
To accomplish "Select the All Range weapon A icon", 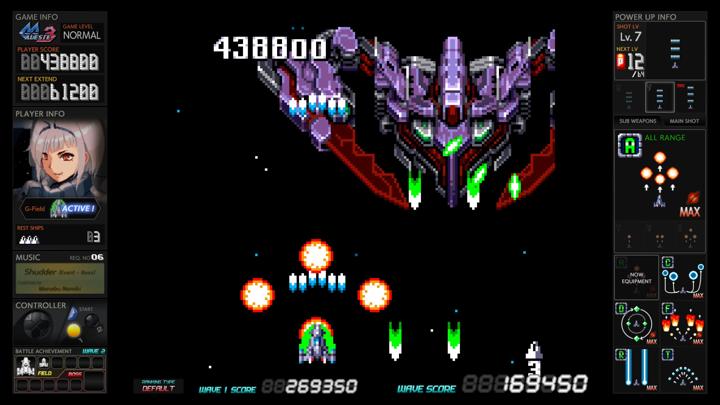I will (629, 146).
